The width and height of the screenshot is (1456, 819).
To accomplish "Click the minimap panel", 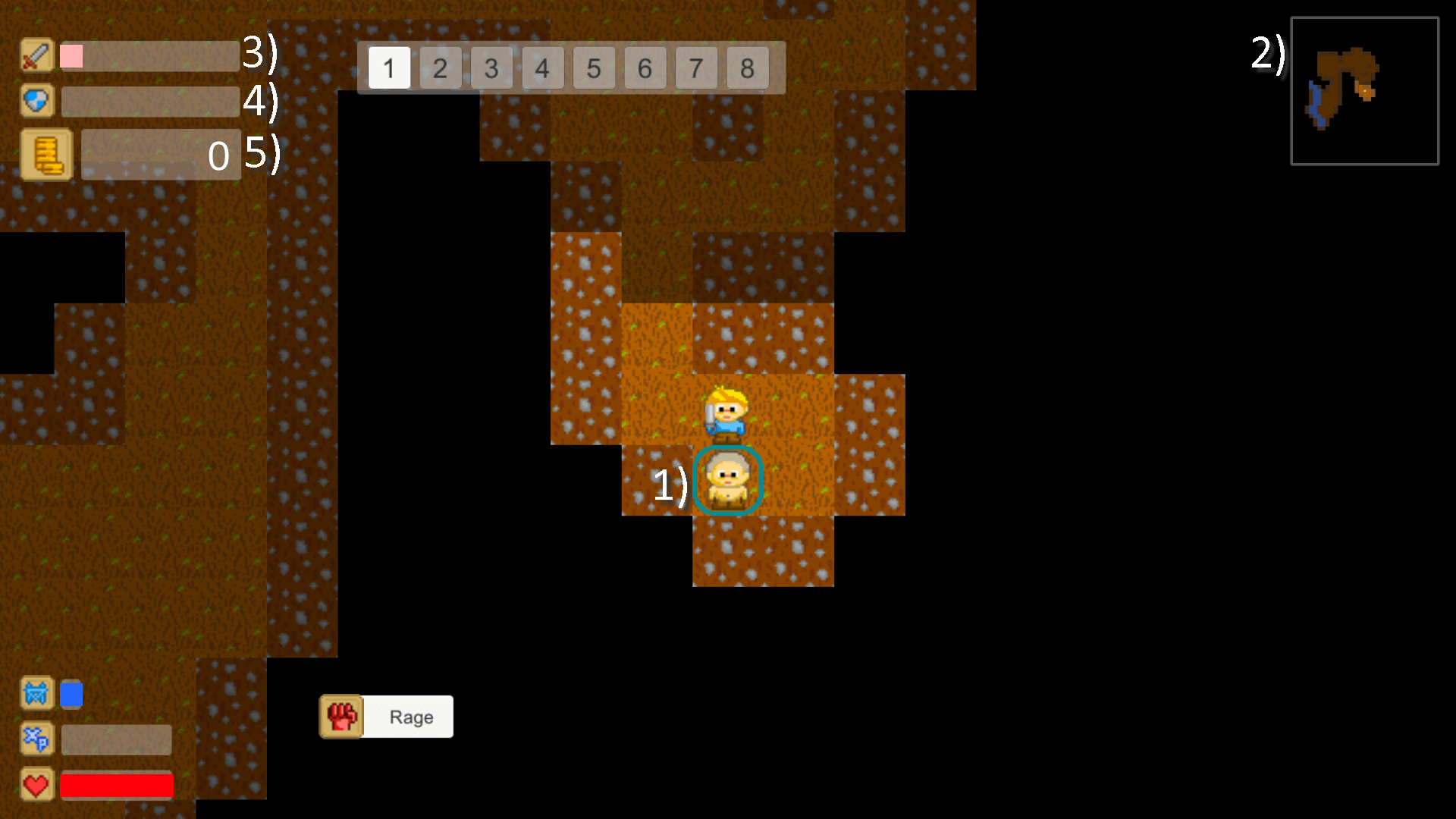I will click(x=1363, y=91).
